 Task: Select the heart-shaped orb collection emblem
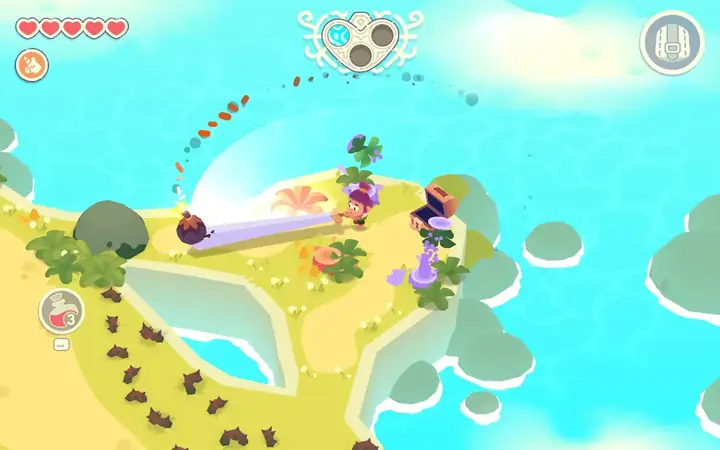point(360,41)
